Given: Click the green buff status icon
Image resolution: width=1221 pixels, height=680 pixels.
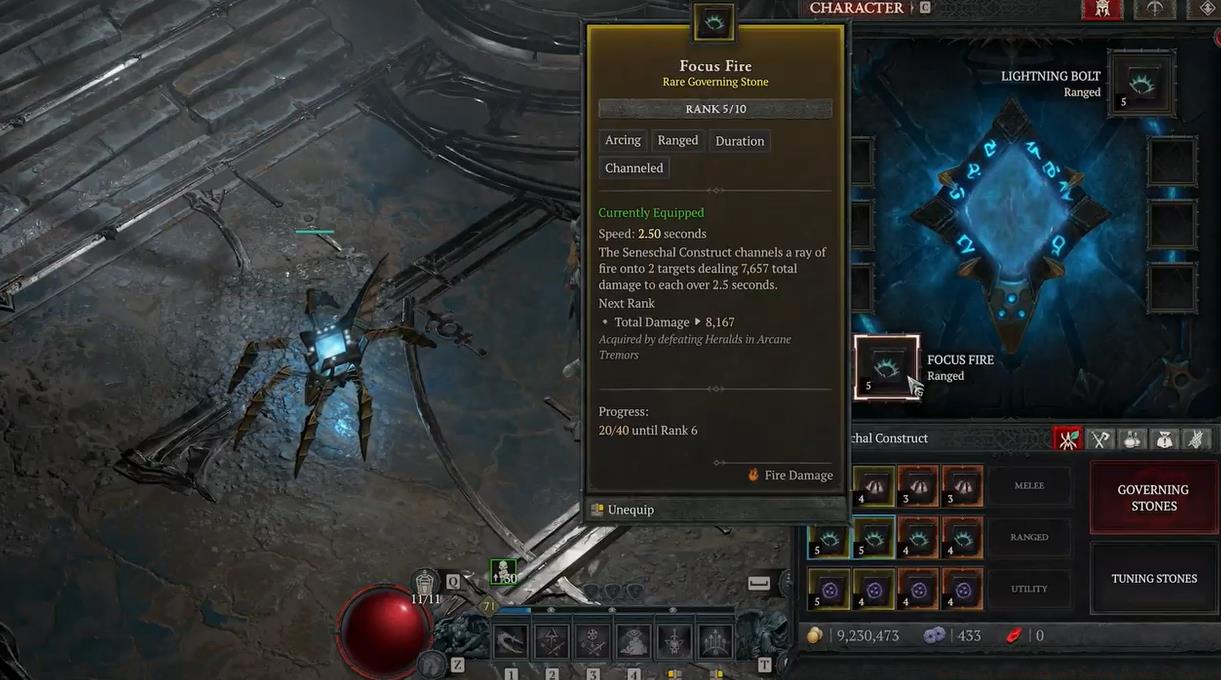Looking at the screenshot, I should click(504, 572).
